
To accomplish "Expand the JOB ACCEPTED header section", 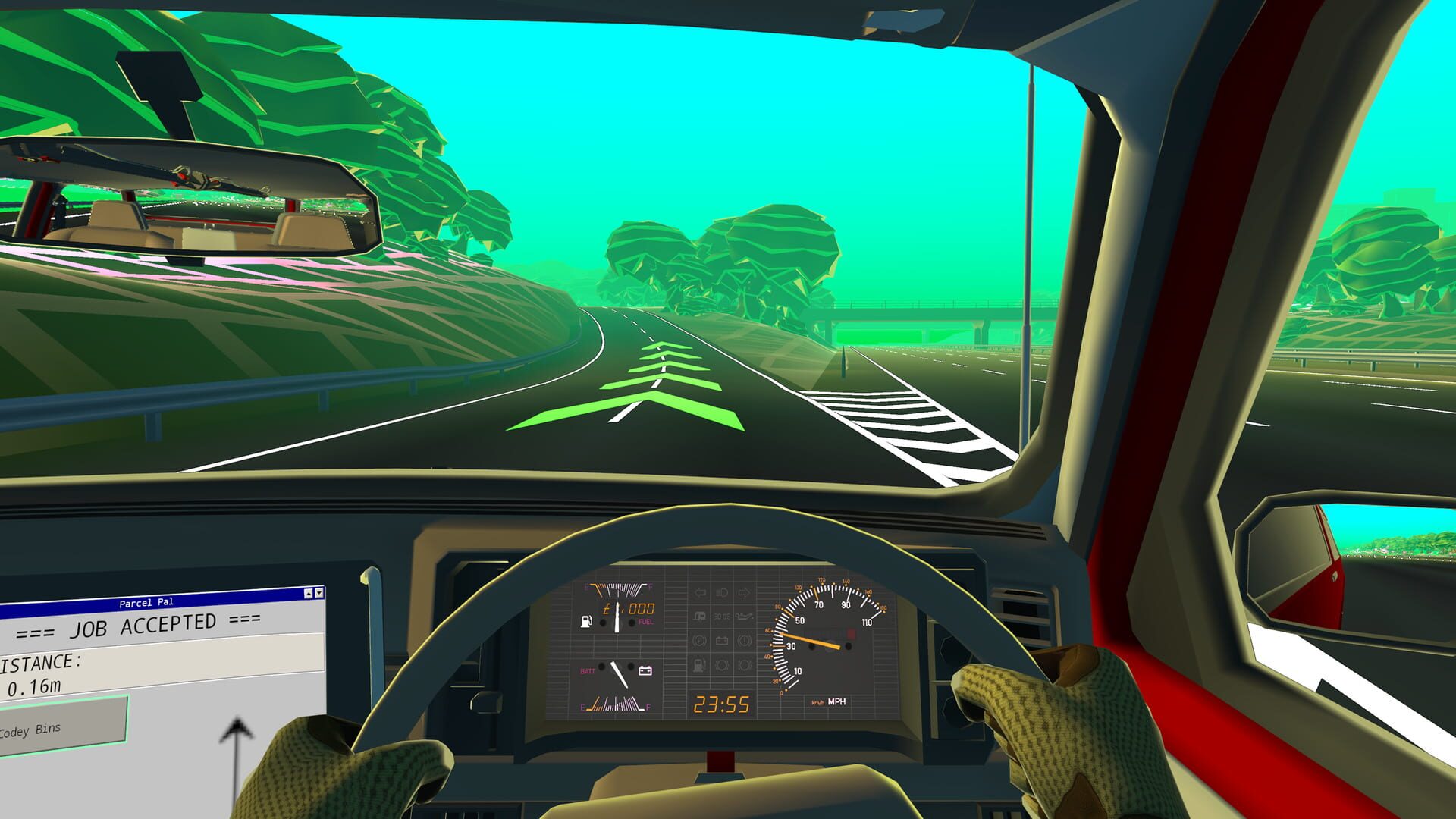I will (143, 625).
